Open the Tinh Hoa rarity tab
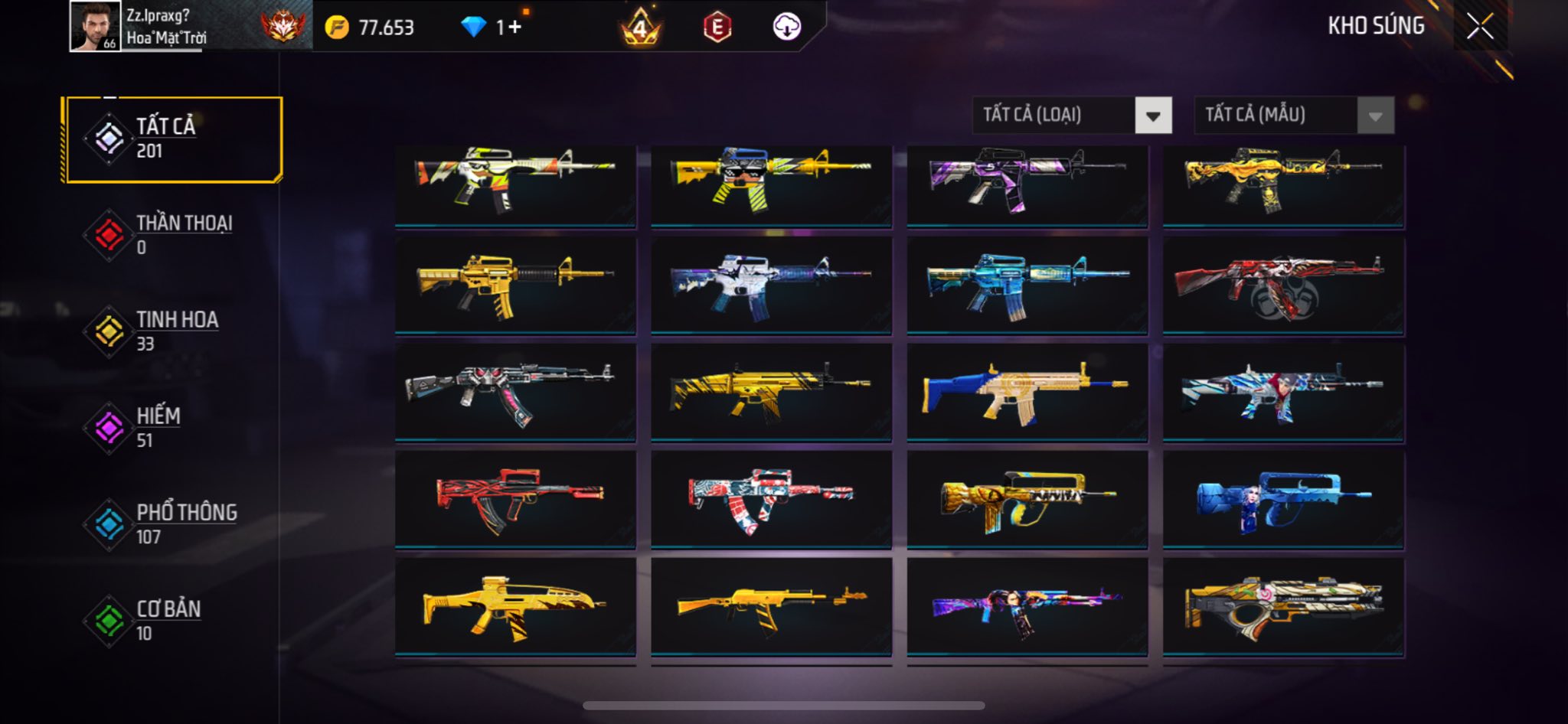This screenshot has width=1568, height=724. [x=175, y=331]
